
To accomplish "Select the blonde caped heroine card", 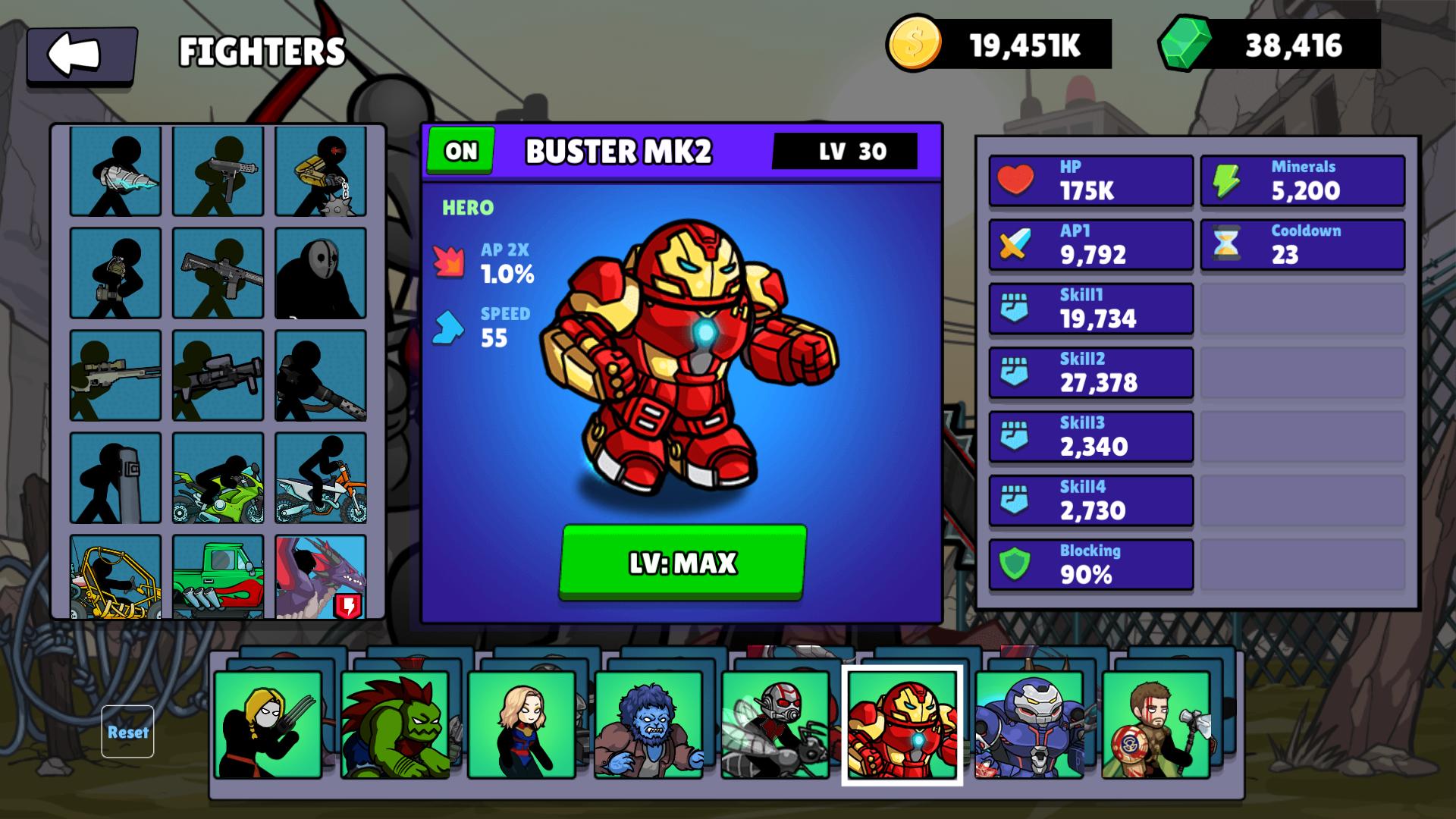I will click(522, 725).
